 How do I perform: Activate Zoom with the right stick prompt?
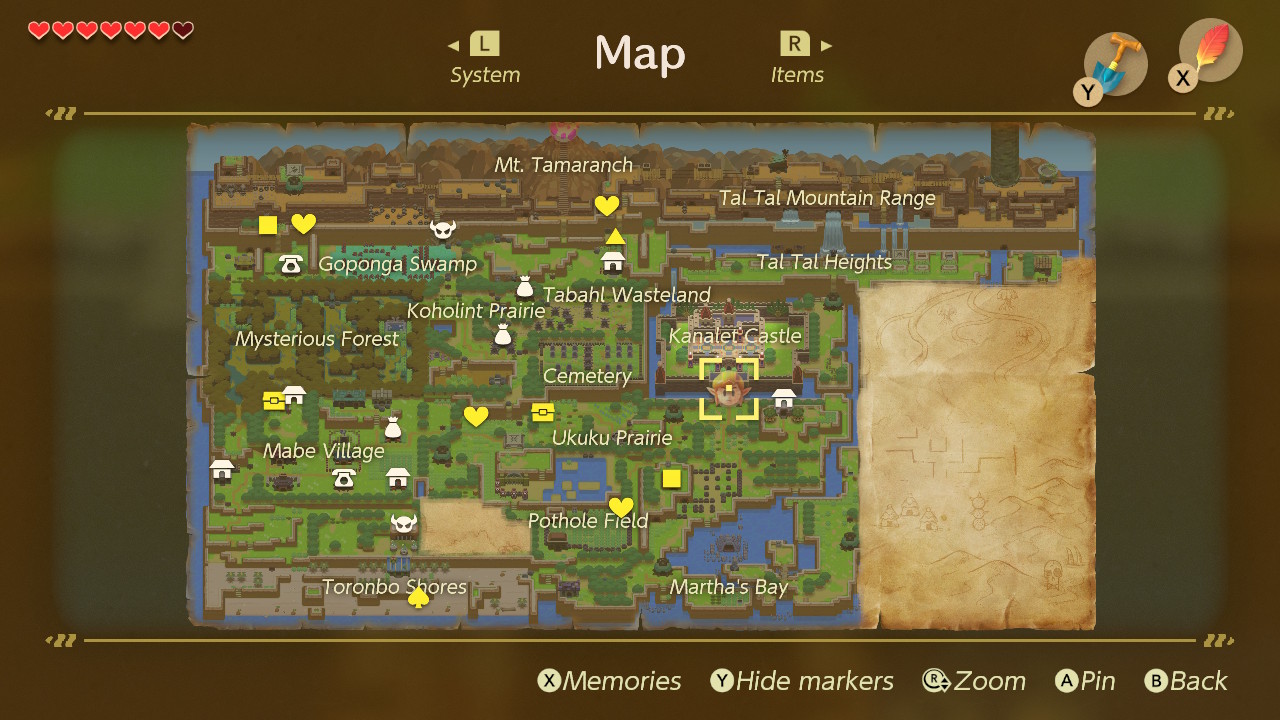pos(975,681)
